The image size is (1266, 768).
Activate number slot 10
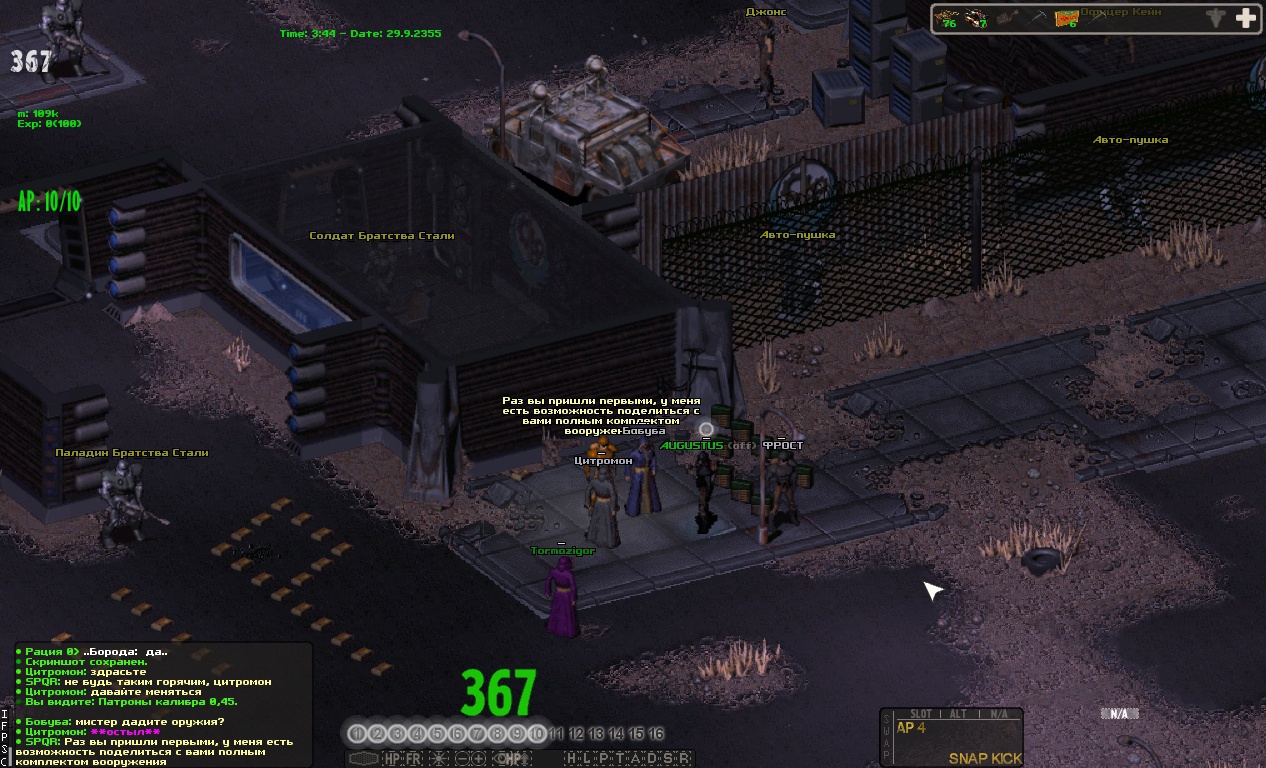(537, 734)
